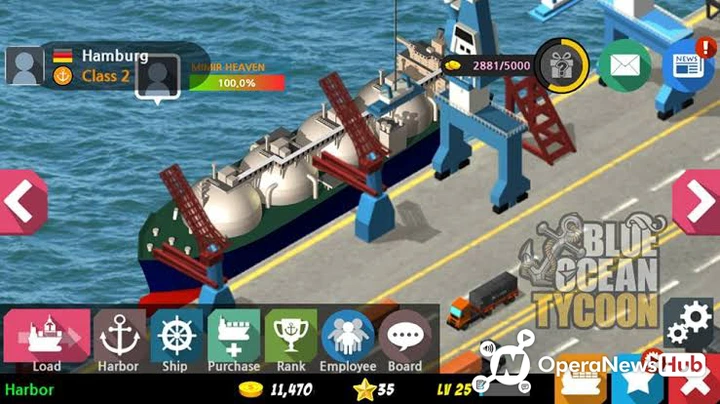Open the Board chat bubble menu
Viewport: 720px width, 404px height.
tap(405, 339)
